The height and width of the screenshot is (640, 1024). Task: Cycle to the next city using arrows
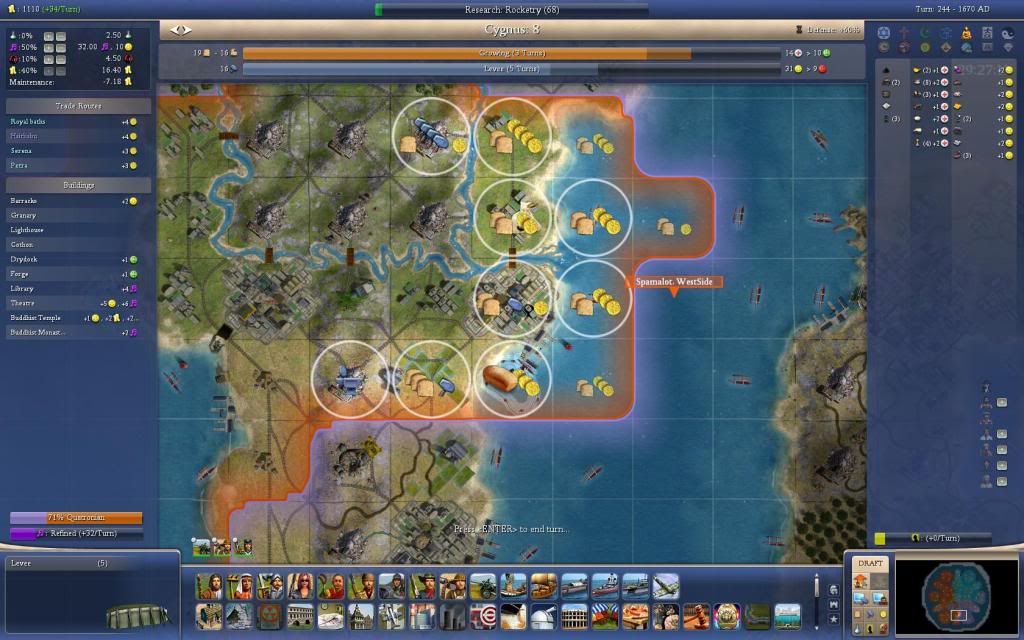[186, 30]
